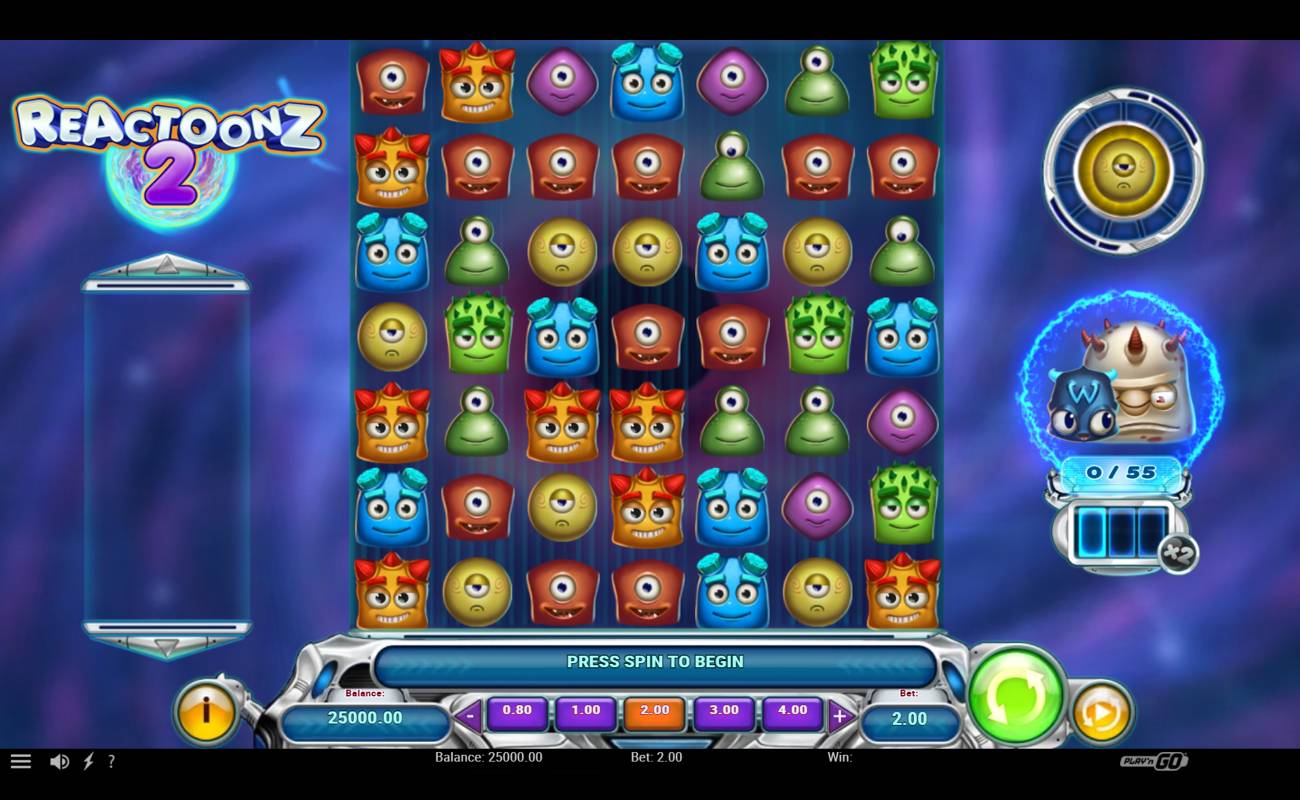Decrease bet with the minus arrow
1300x800 pixels.
click(467, 713)
